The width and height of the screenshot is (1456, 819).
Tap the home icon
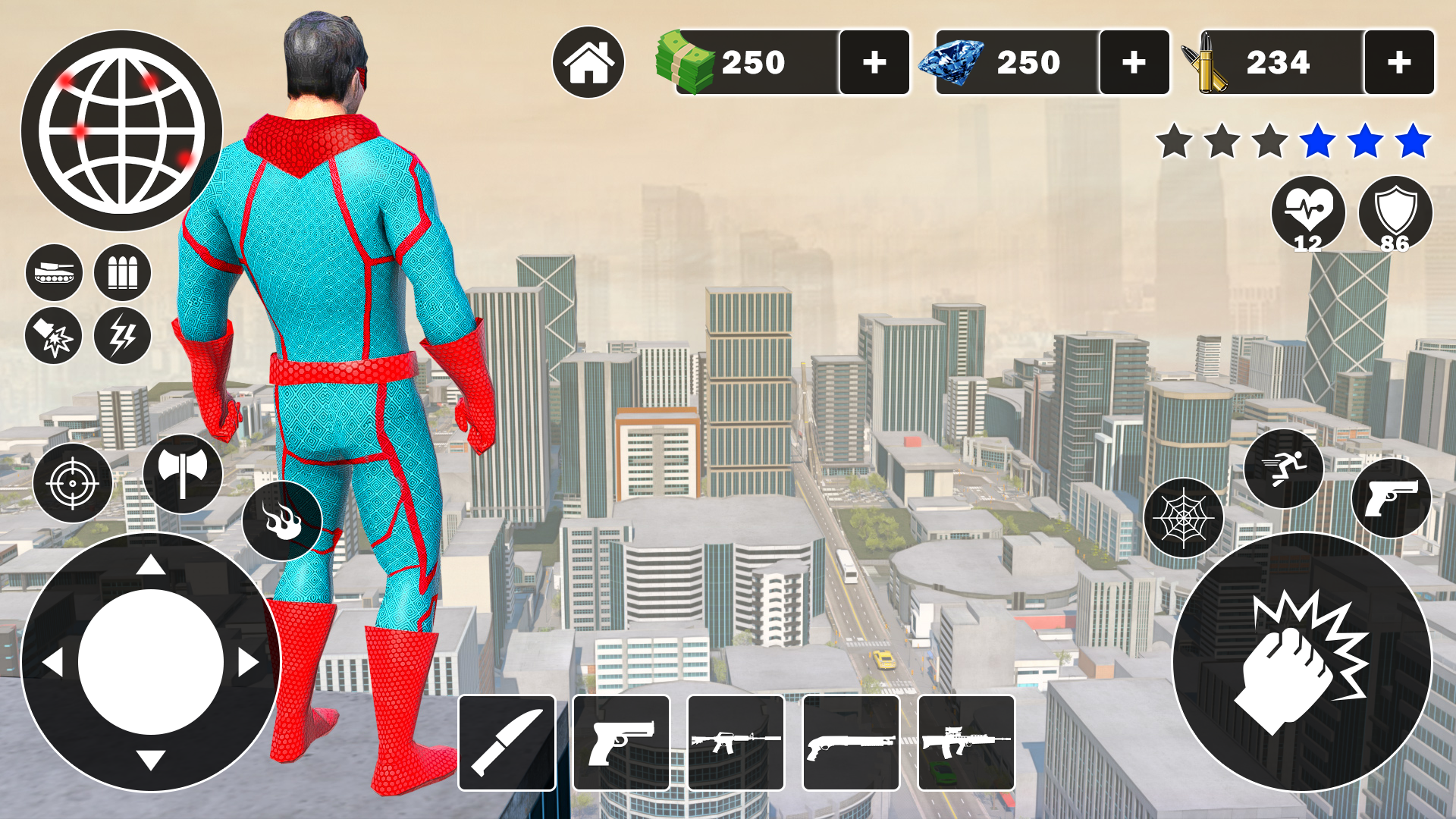point(591,63)
